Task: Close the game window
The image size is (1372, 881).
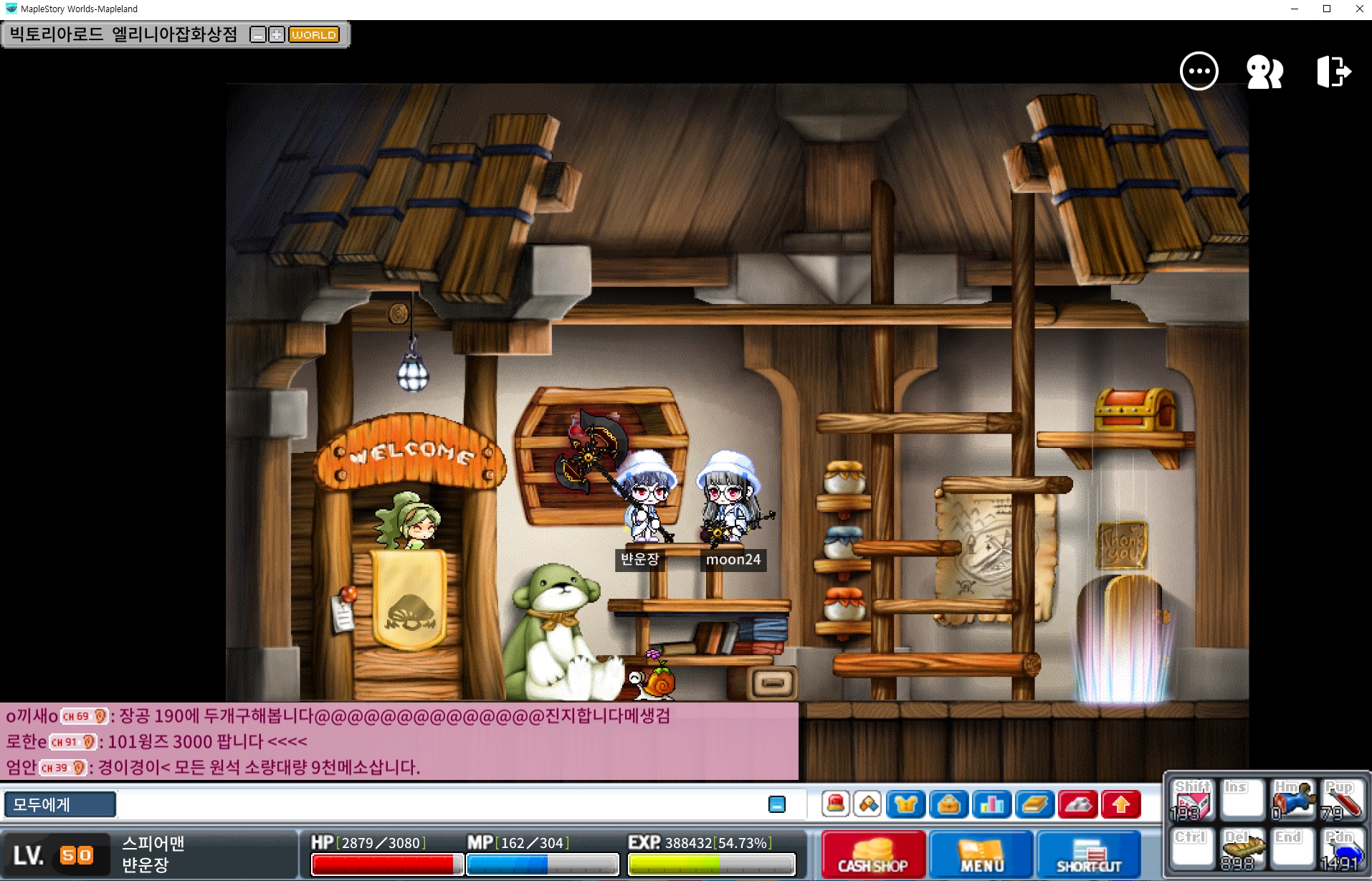Action: (1359, 9)
